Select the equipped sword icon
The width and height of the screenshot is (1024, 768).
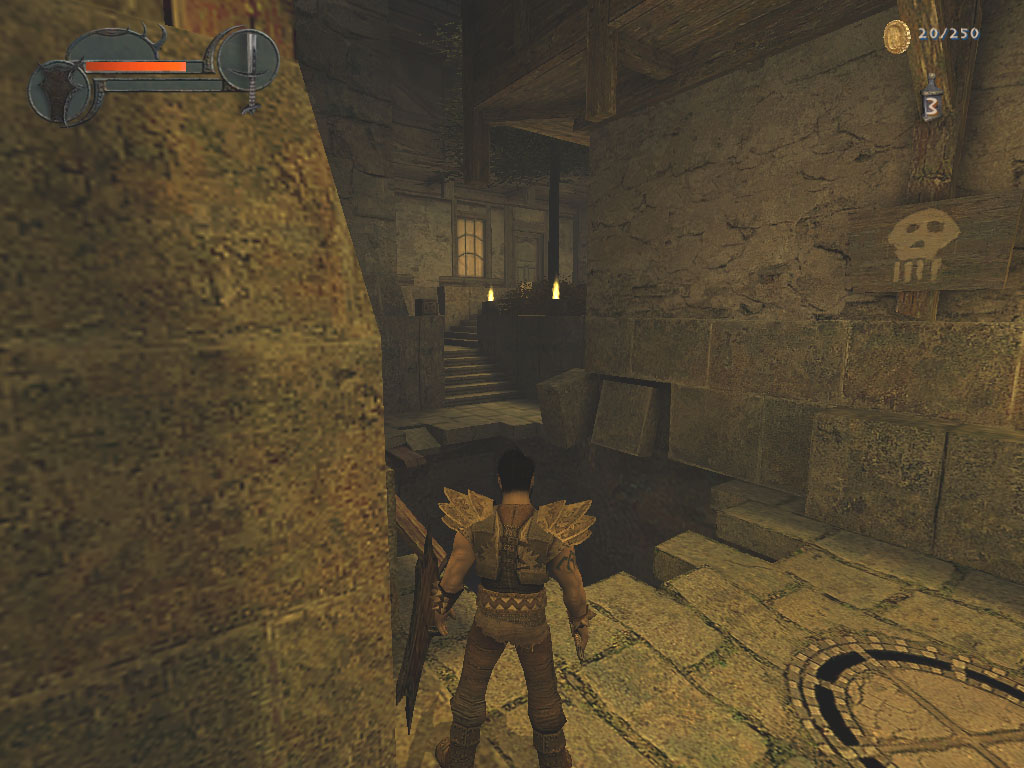[248, 58]
